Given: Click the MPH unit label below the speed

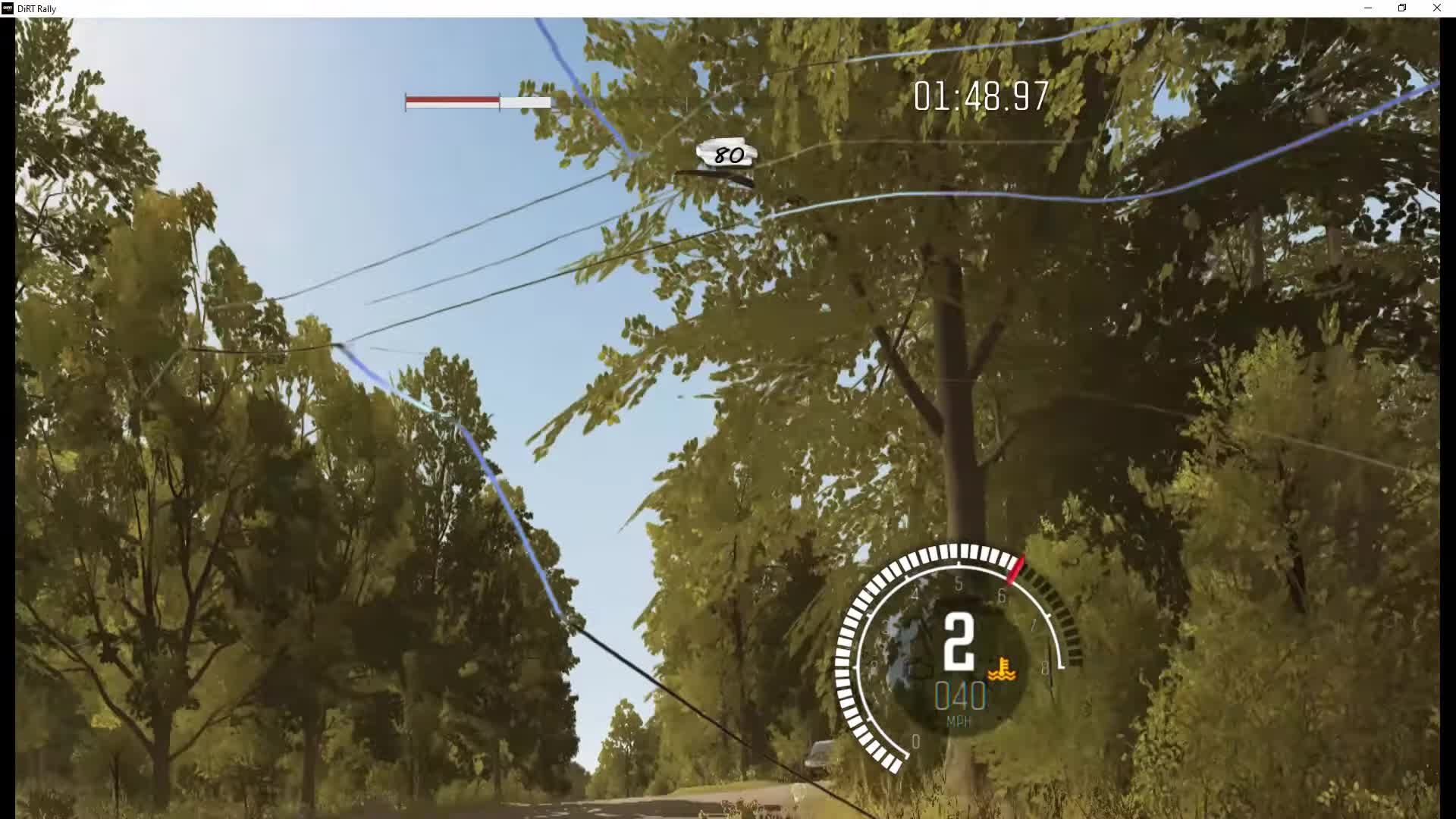Looking at the screenshot, I should (x=960, y=720).
